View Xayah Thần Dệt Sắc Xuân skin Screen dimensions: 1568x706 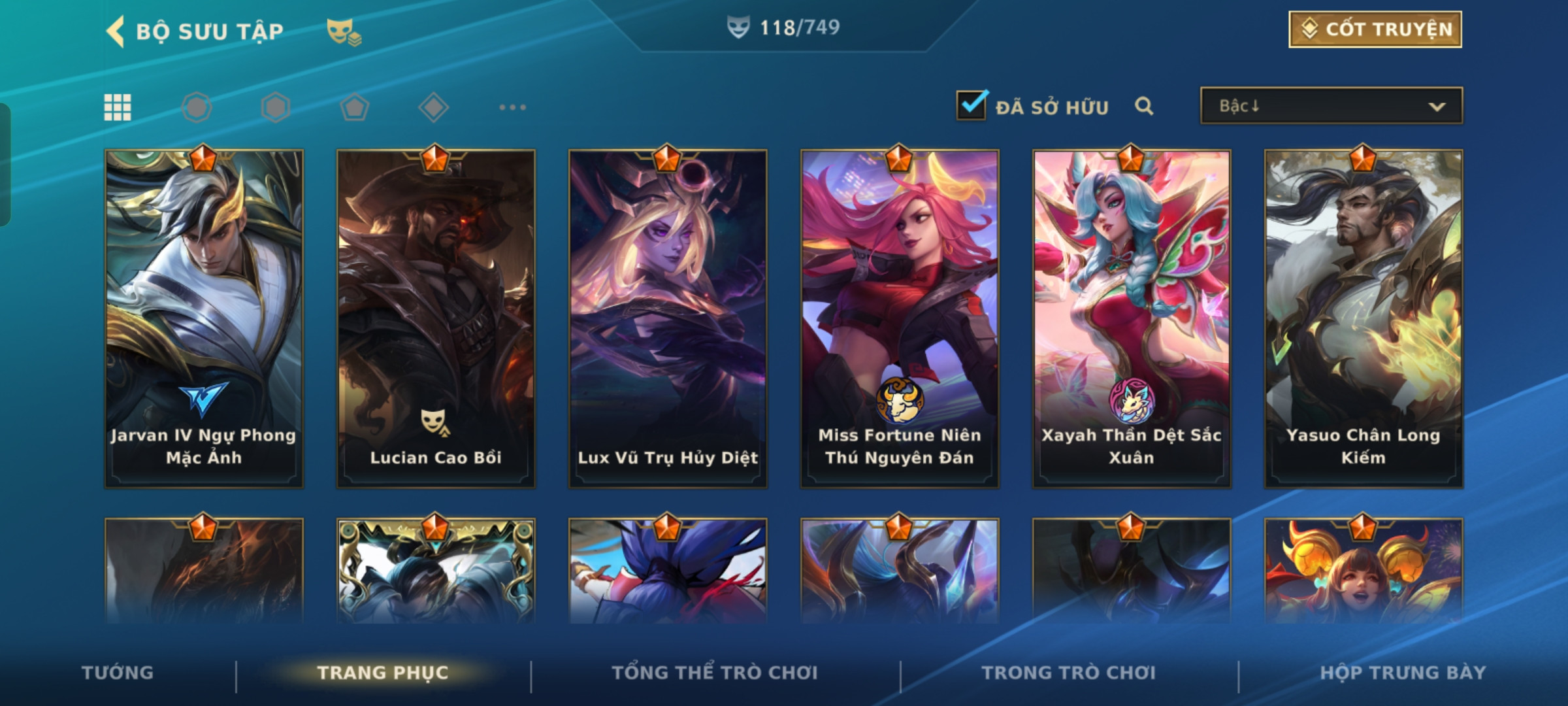pos(1132,318)
